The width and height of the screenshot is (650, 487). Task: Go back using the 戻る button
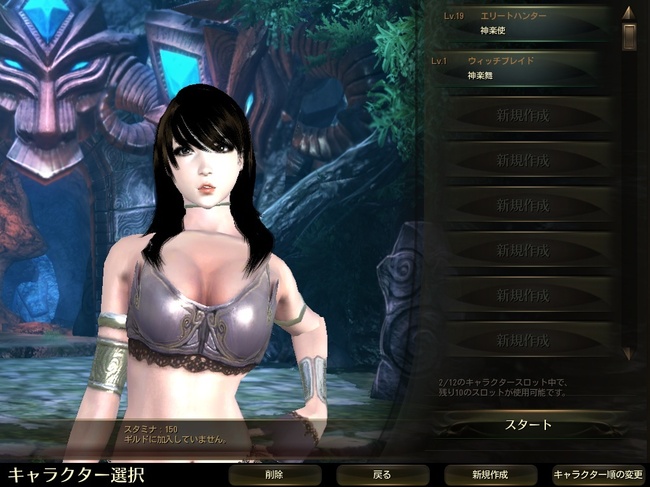pyautogui.click(x=381, y=474)
